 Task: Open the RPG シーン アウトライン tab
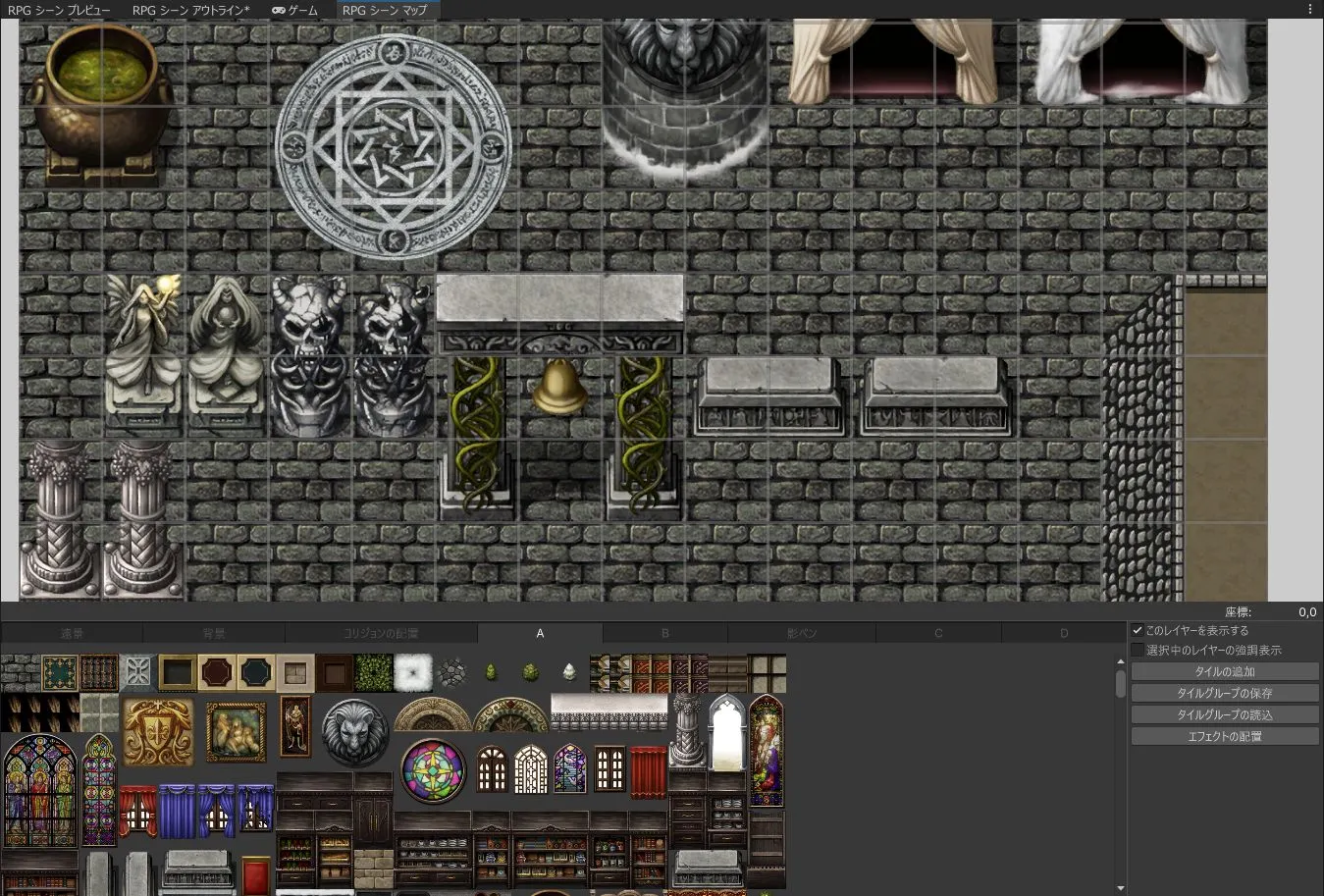point(190,10)
